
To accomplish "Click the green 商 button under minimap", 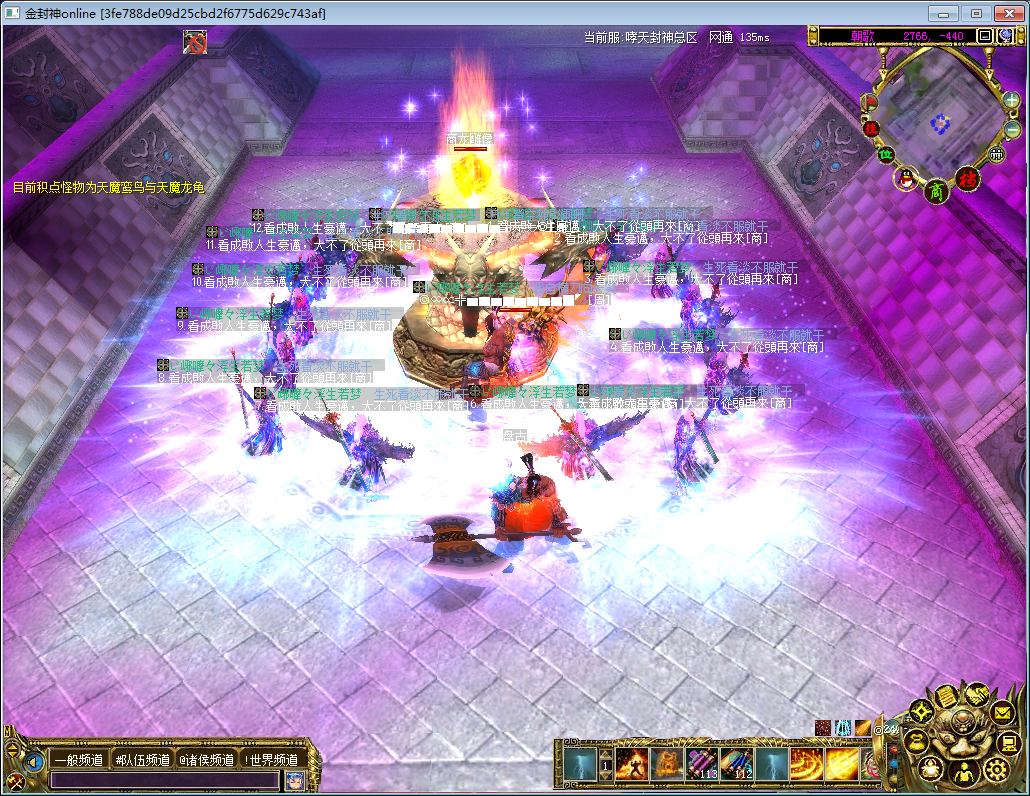I will (936, 190).
